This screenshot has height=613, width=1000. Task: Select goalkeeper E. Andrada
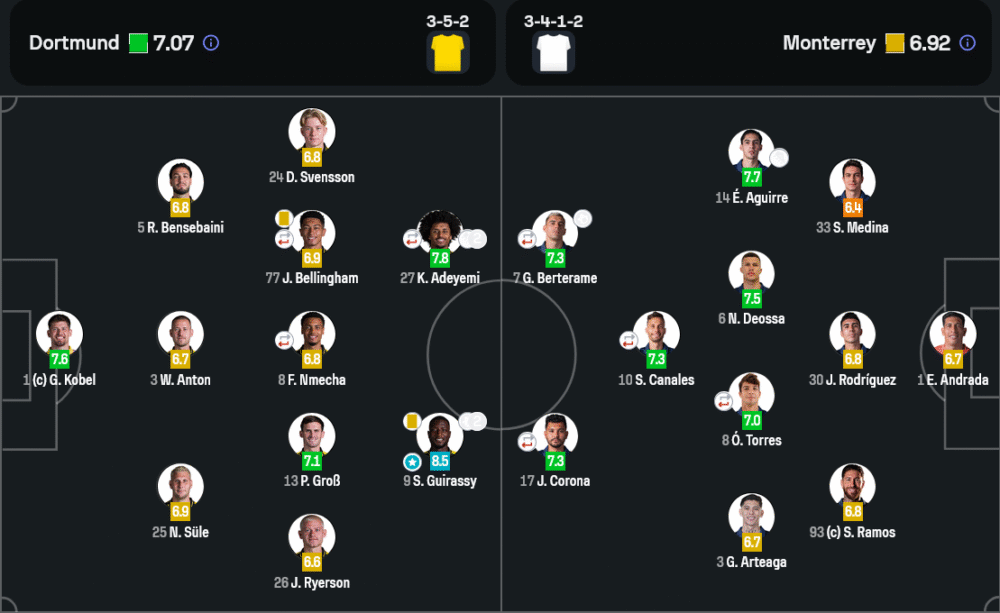952,335
